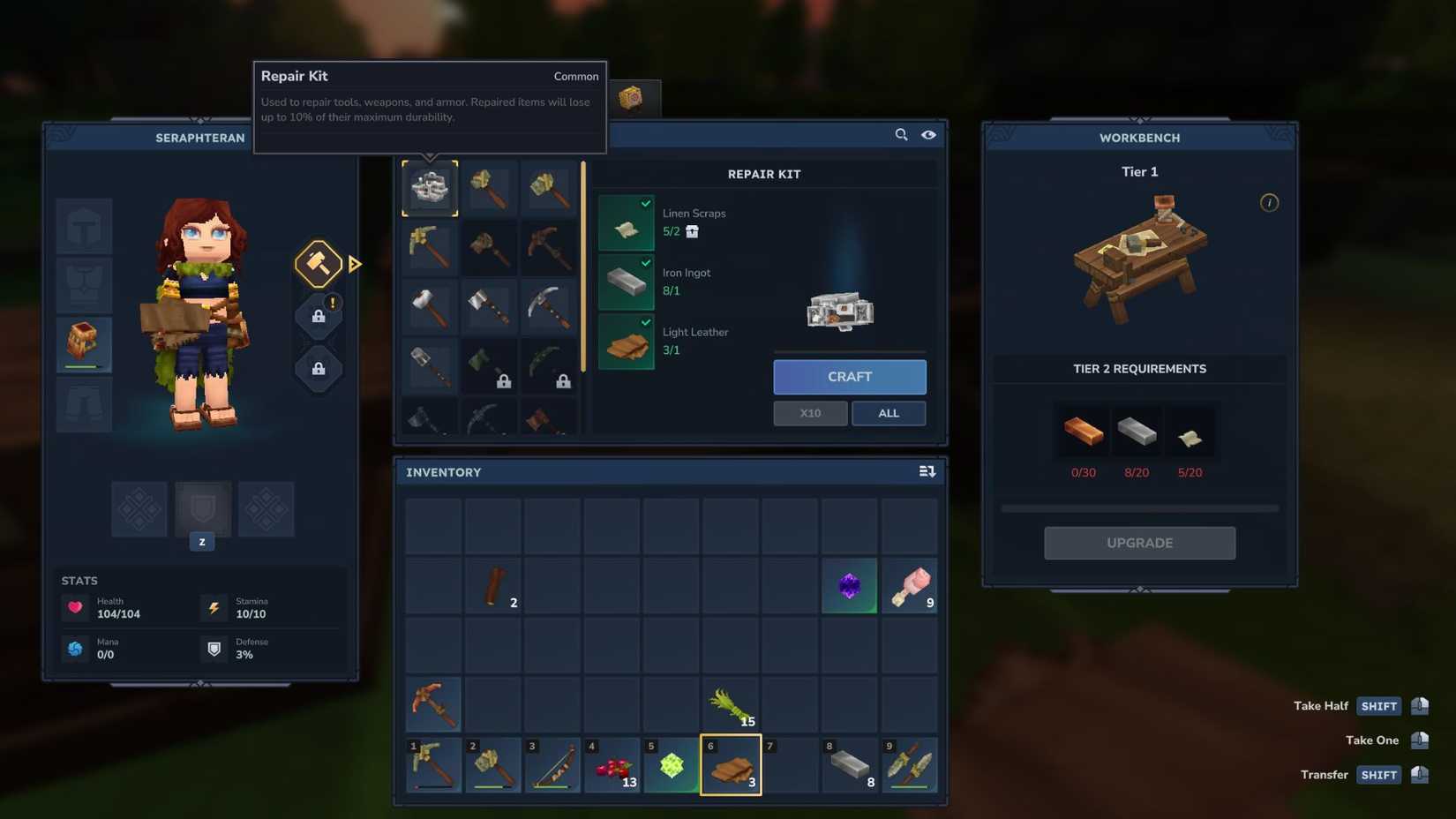Image resolution: width=1456 pixels, height=819 pixels.
Task: Click the workbench info icon
Action: pos(1270,202)
